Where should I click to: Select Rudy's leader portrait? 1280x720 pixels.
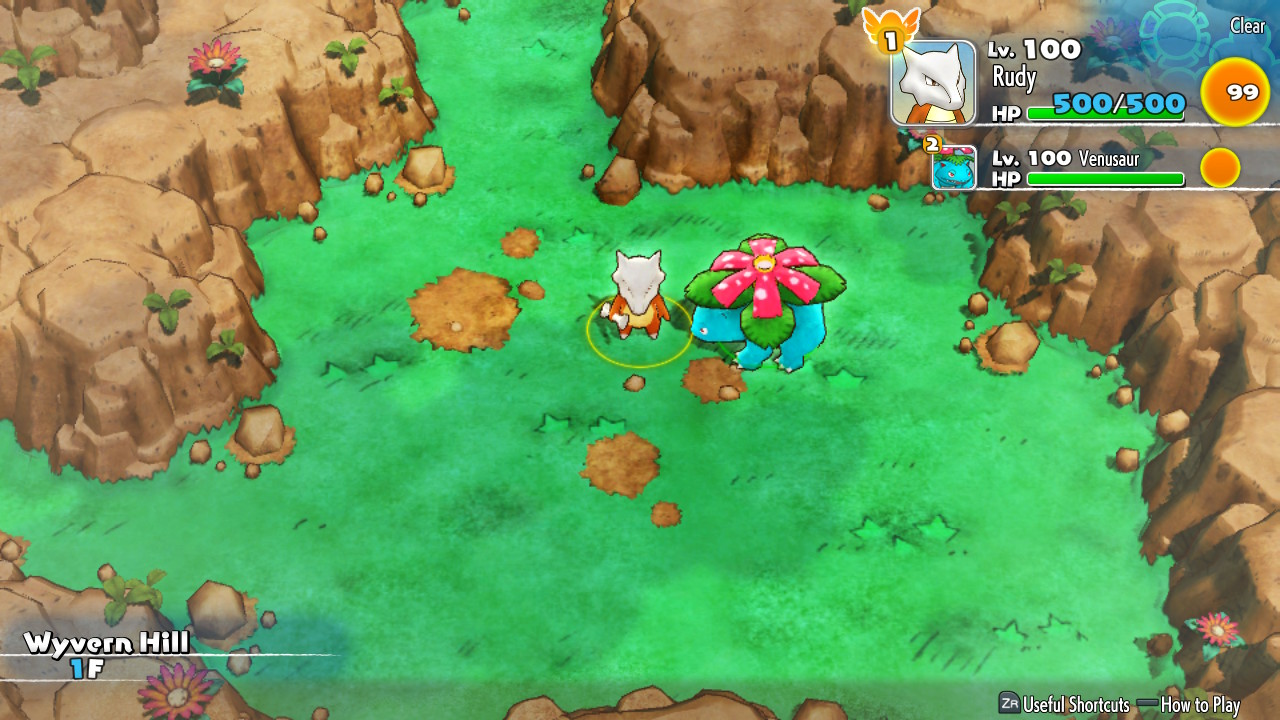(933, 83)
